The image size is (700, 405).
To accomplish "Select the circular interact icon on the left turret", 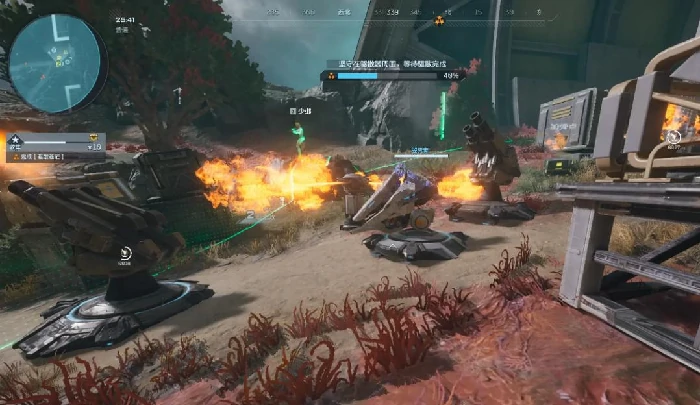I will pyautogui.click(x=125, y=254).
